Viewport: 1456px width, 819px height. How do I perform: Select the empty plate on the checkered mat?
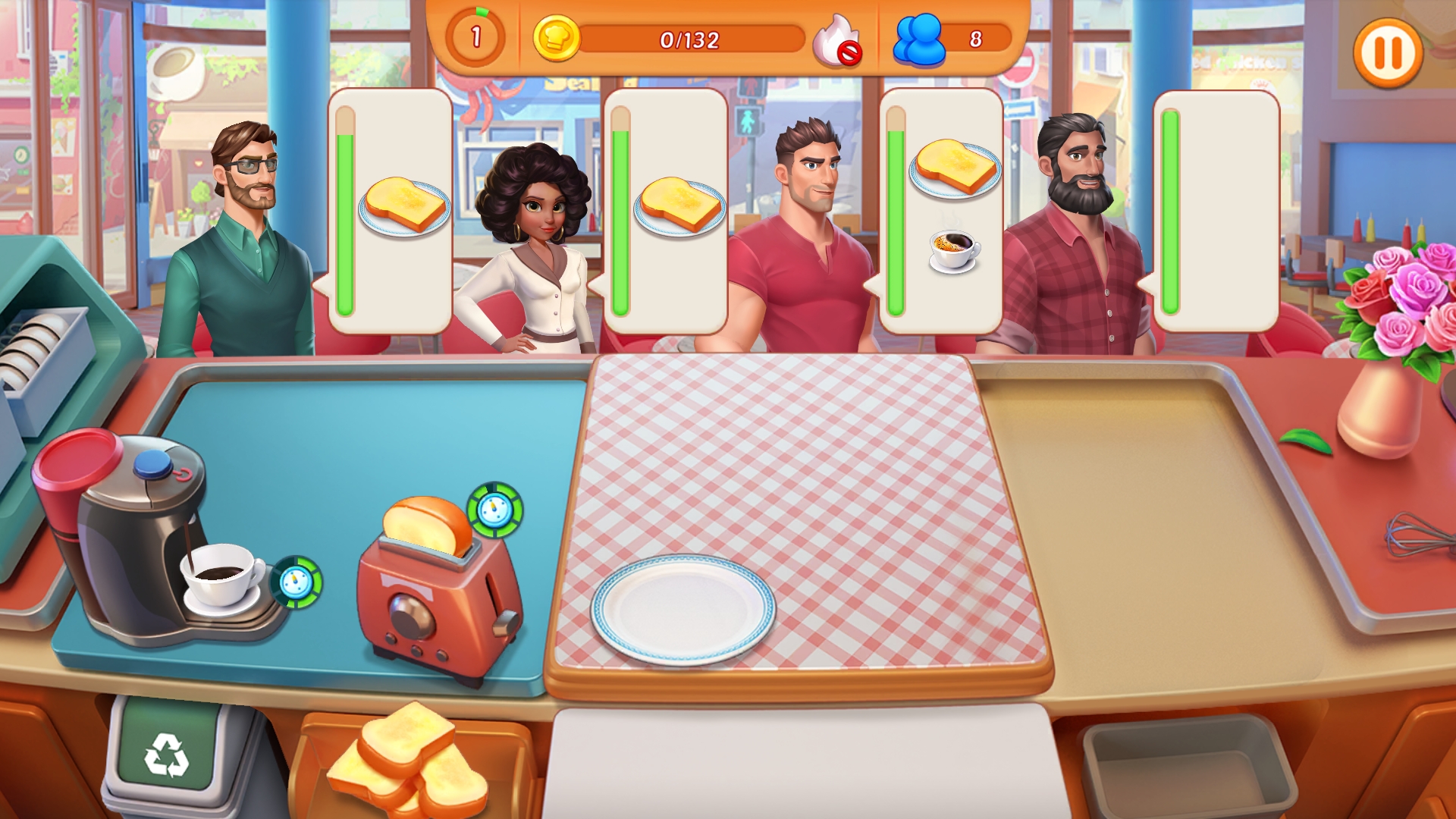(682, 609)
